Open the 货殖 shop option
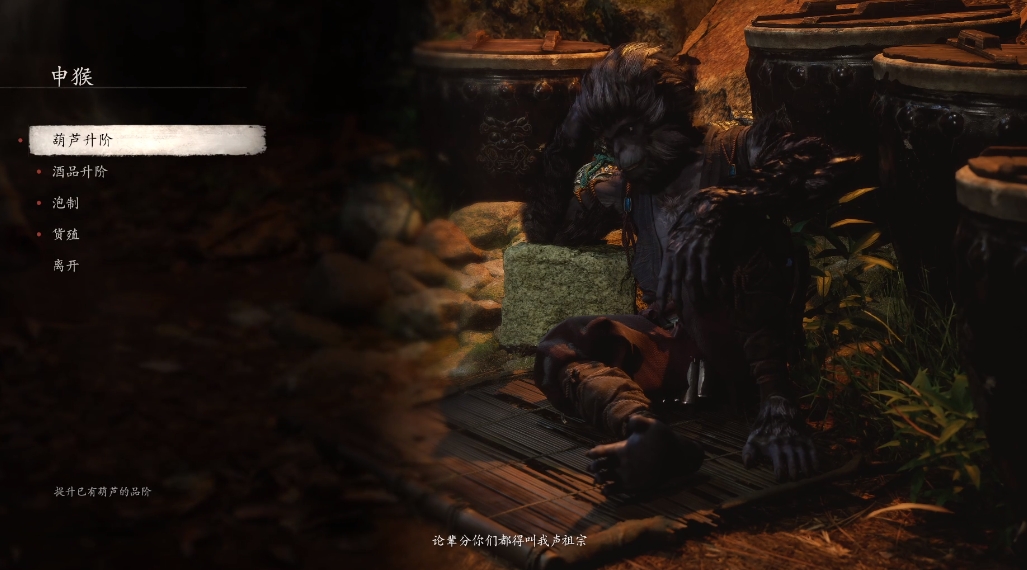The width and height of the screenshot is (1027, 570). (66, 234)
